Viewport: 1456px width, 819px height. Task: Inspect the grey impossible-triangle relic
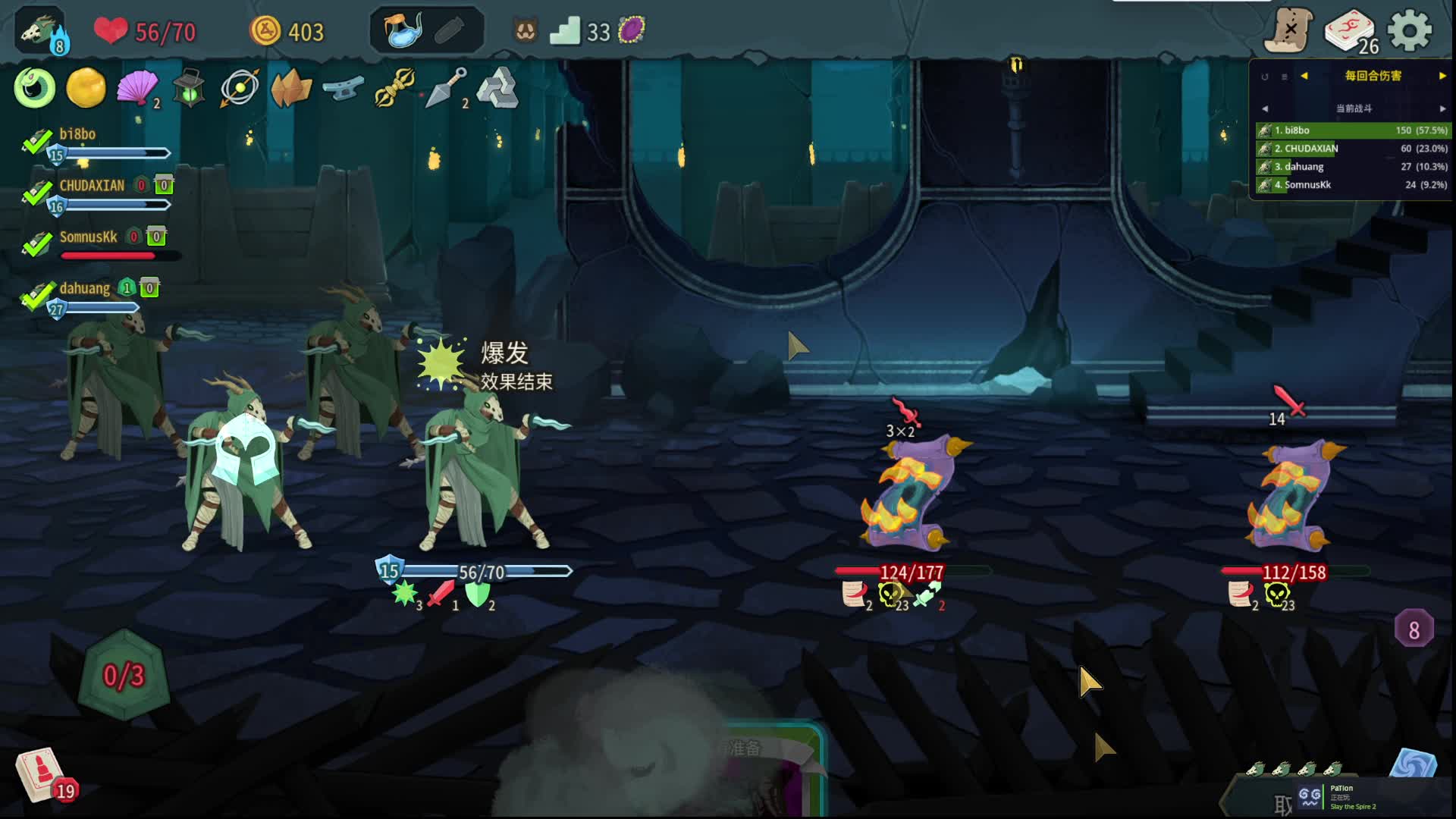pyautogui.click(x=497, y=88)
